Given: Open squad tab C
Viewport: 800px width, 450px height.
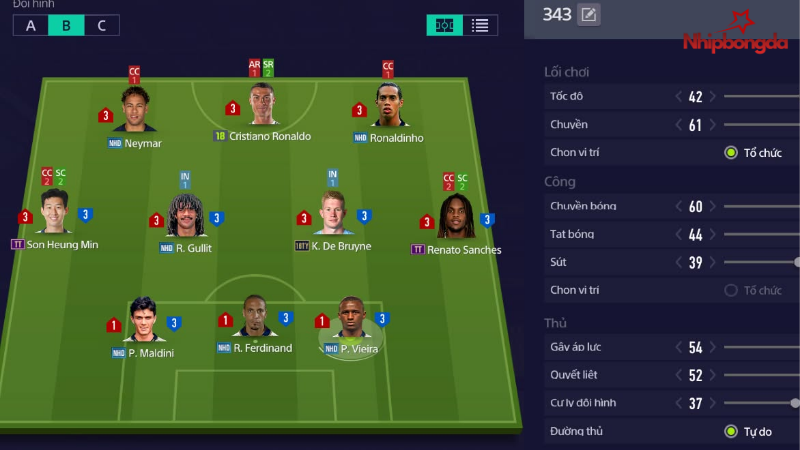Looking at the screenshot, I should tap(101, 25).
